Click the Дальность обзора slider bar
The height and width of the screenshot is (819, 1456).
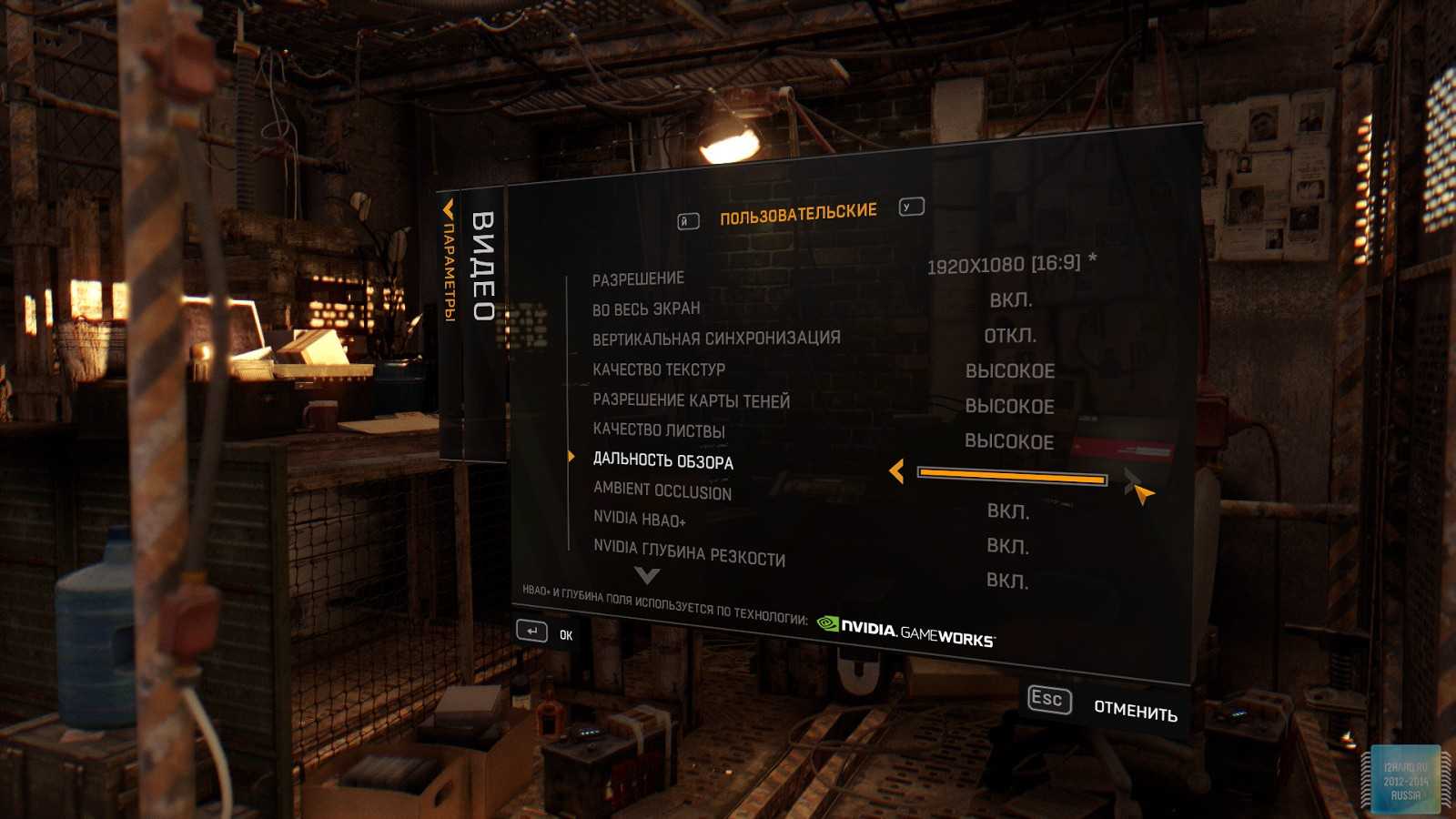(1012, 476)
